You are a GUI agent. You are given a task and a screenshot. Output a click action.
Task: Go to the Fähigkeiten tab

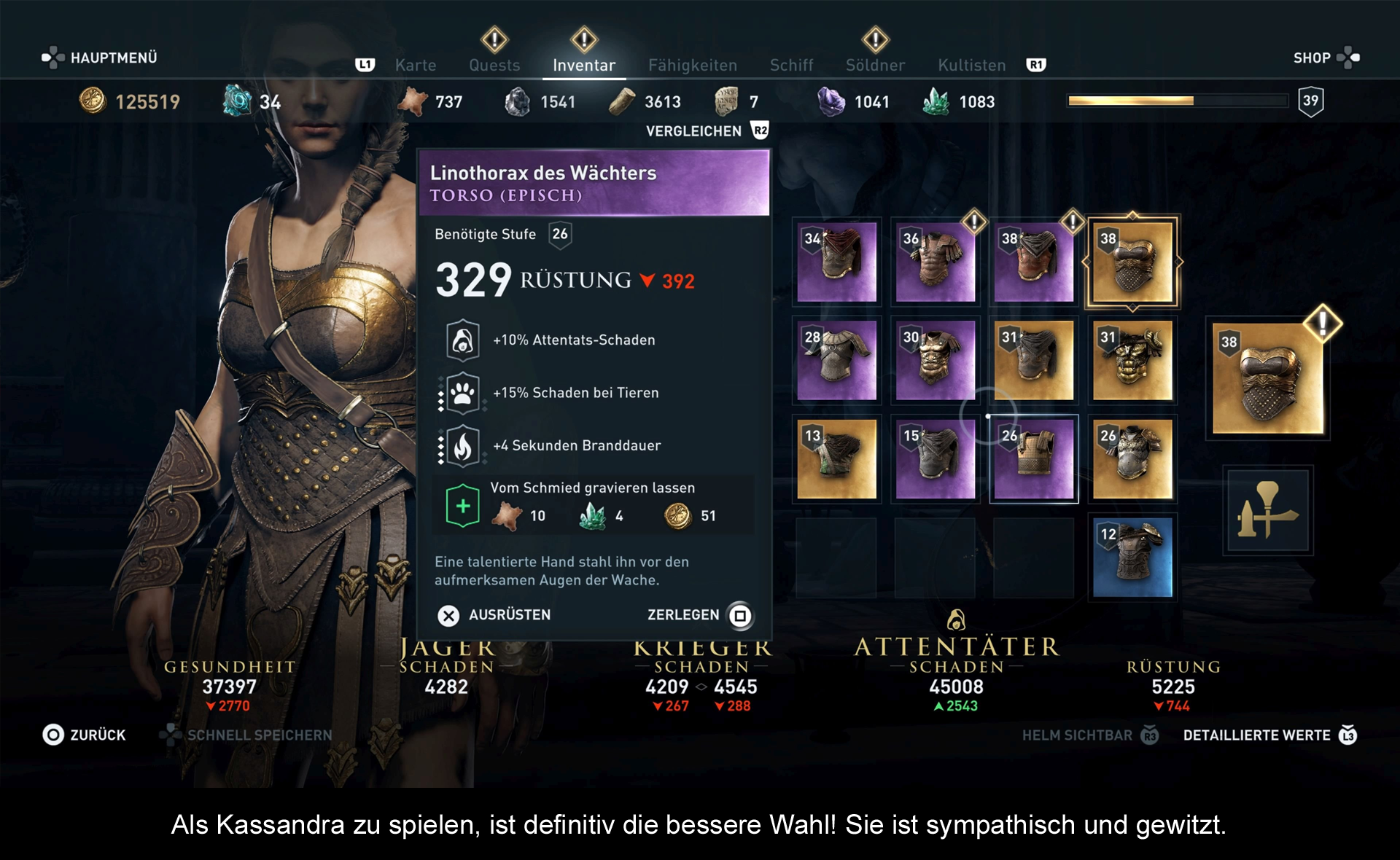click(692, 65)
